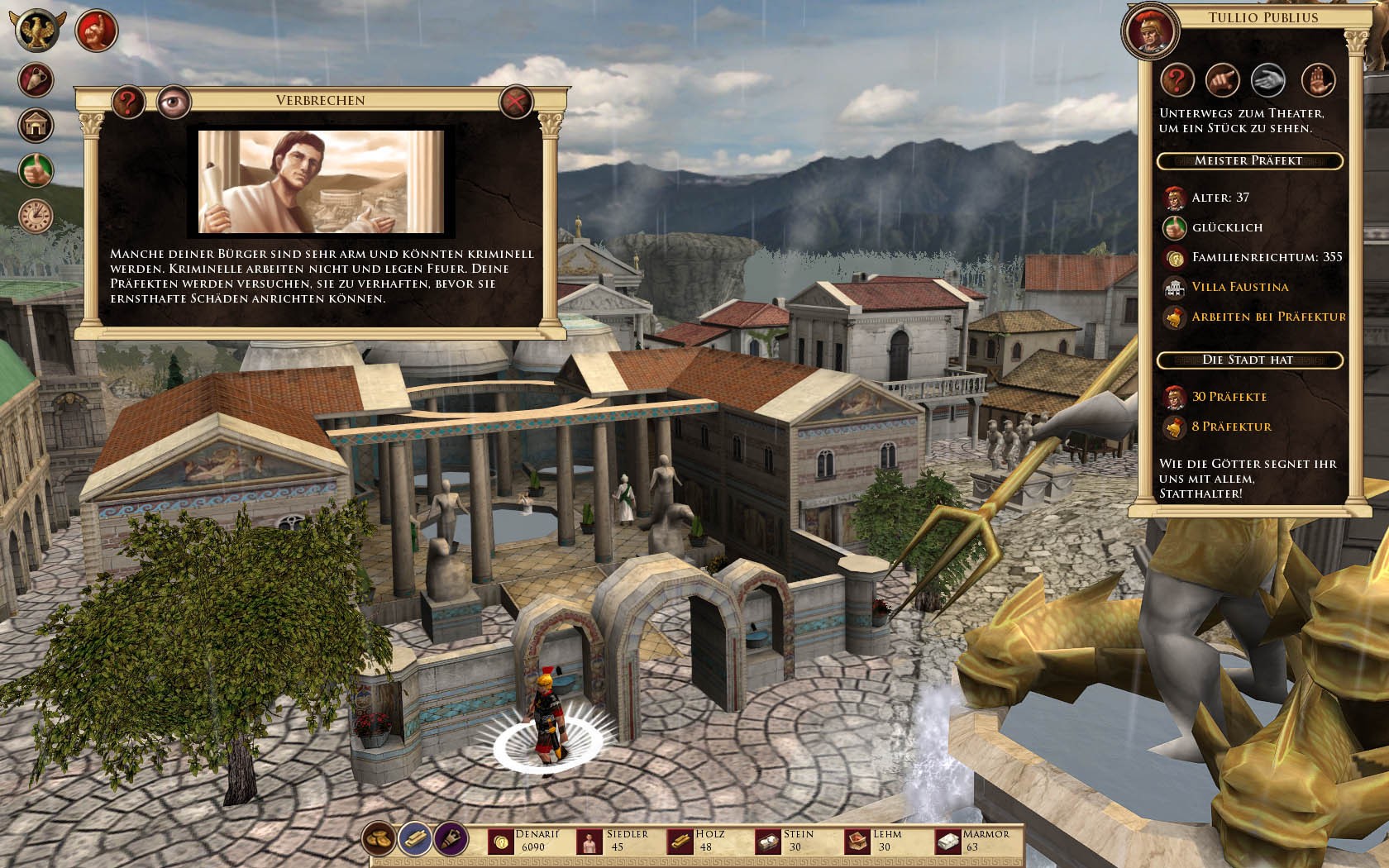Select the purple torch resource button

pos(451,840)
